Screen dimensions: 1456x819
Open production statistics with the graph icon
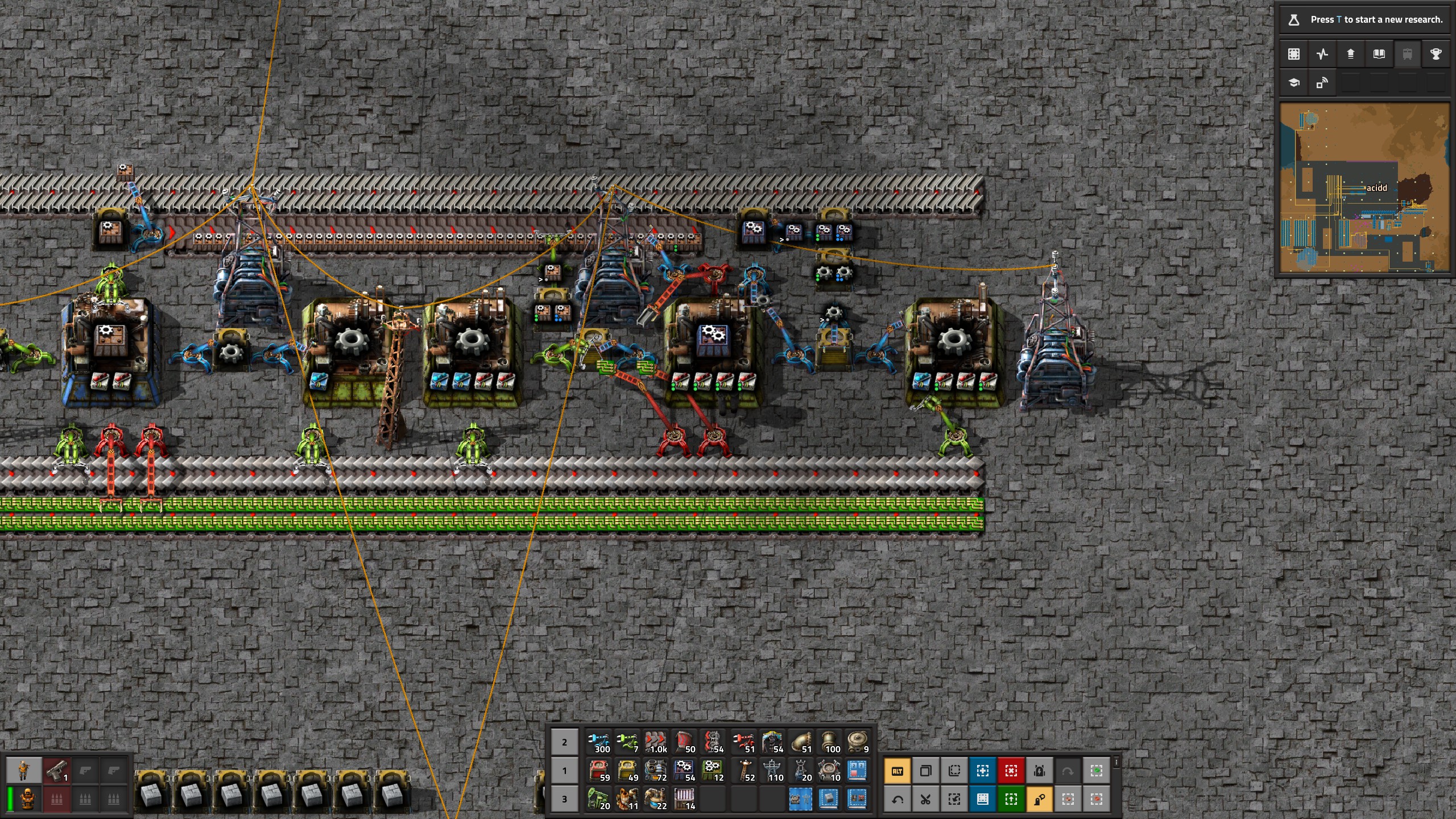click(x=1322, y=54)
